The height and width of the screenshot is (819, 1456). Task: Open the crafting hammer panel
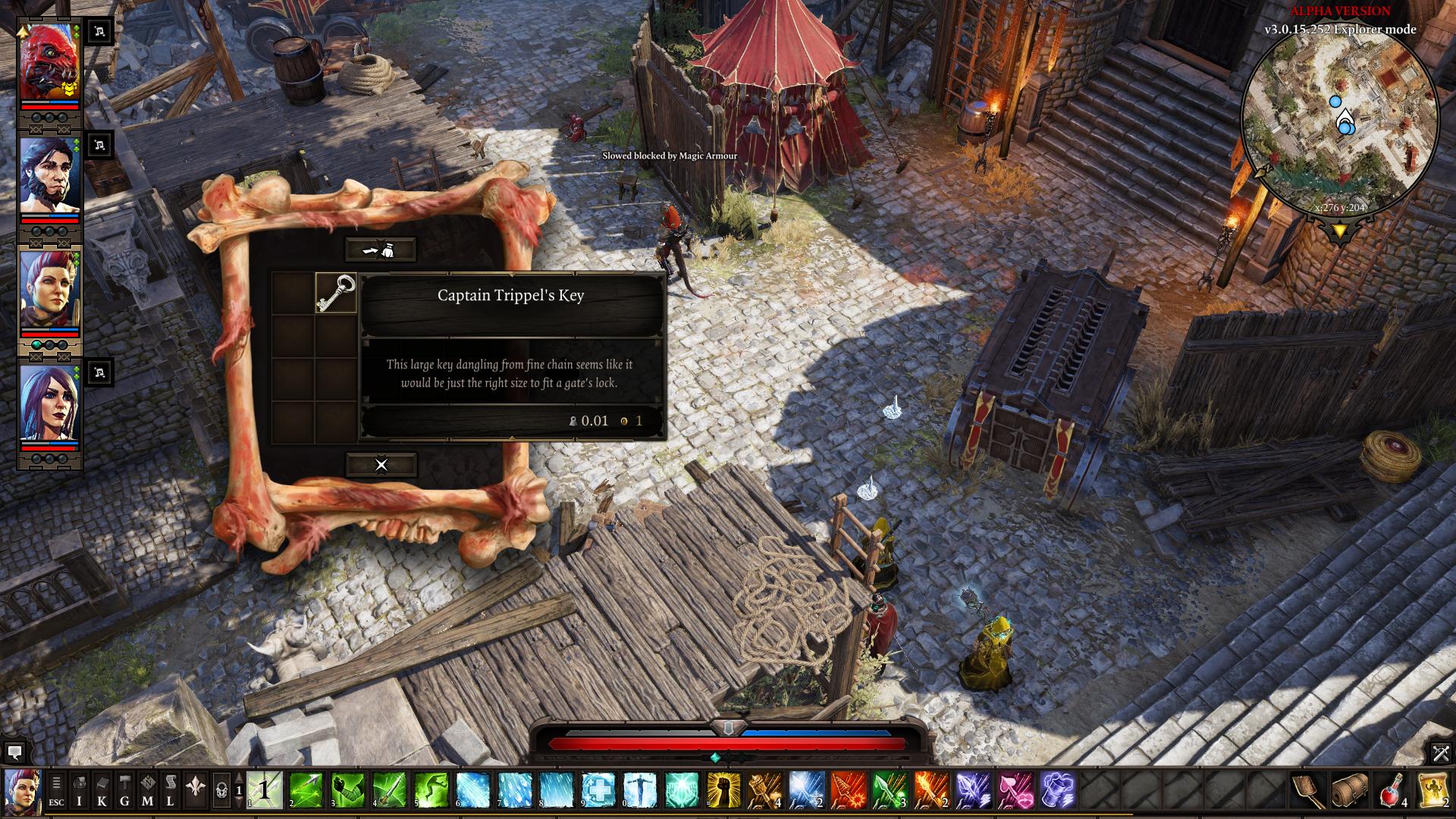tap(124, 789)
